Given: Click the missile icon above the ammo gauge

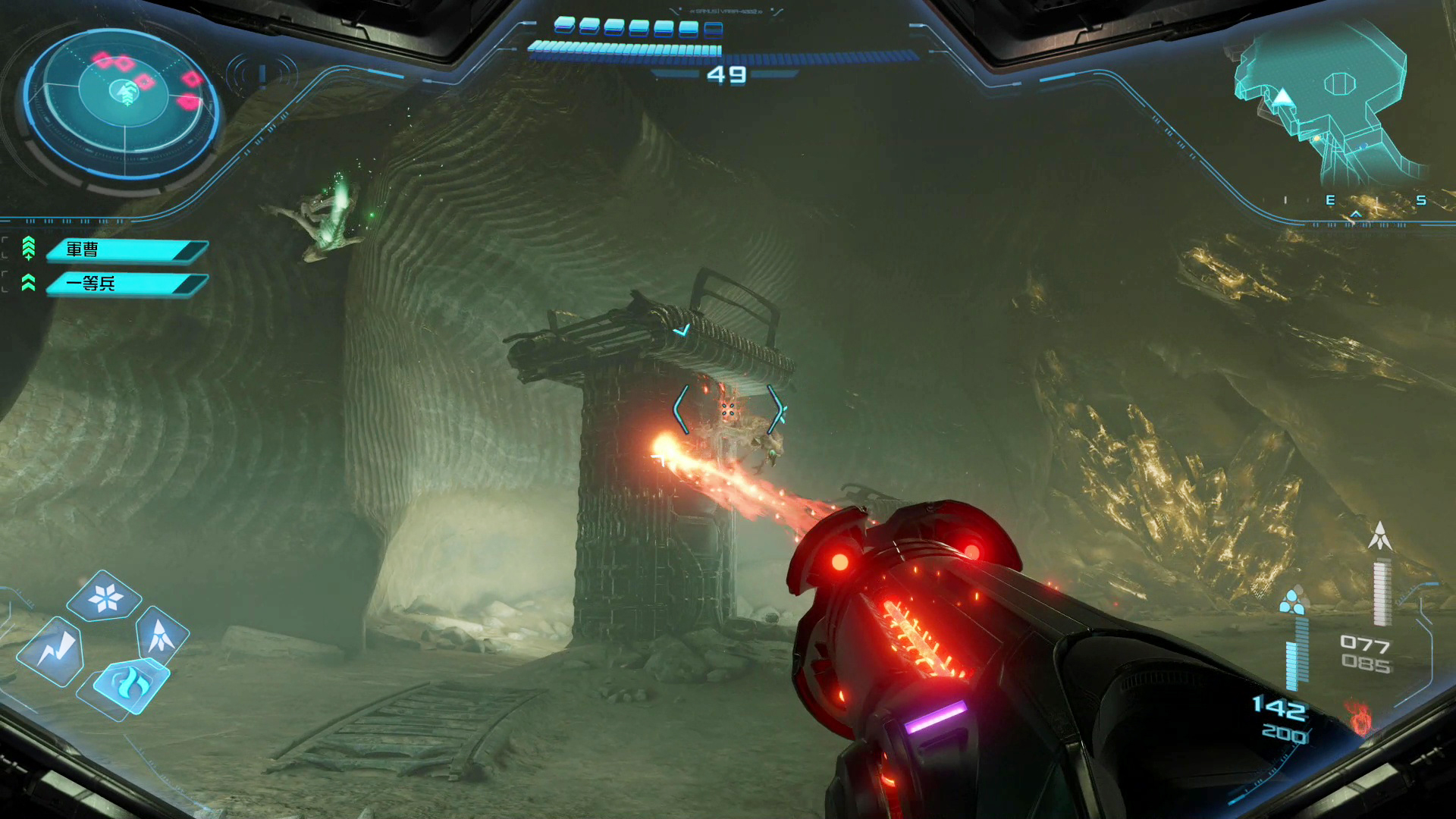Looking at the screenshot, I should [1379, 535].
